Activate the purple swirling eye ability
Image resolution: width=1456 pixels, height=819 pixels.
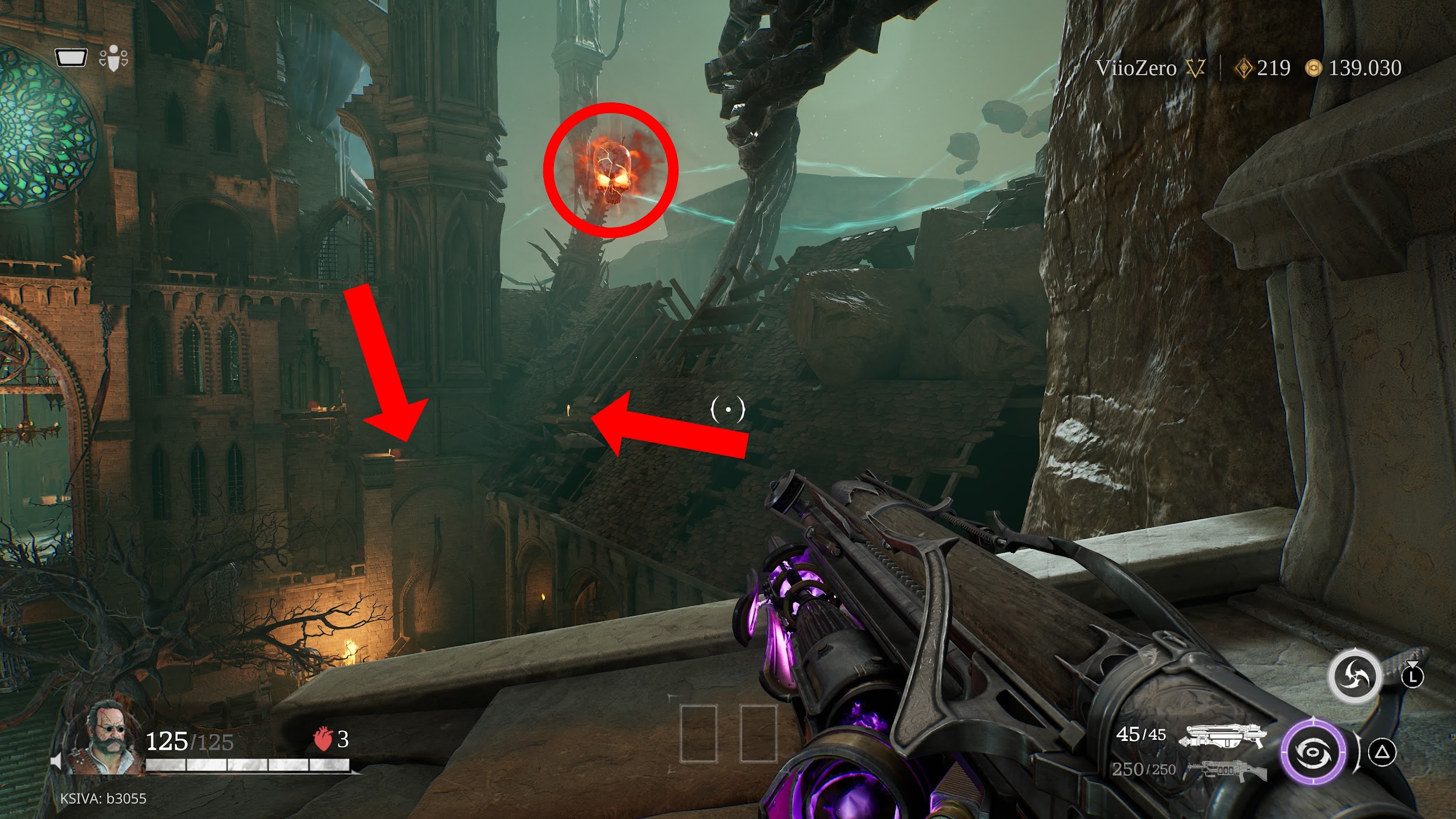[1313, 753]
